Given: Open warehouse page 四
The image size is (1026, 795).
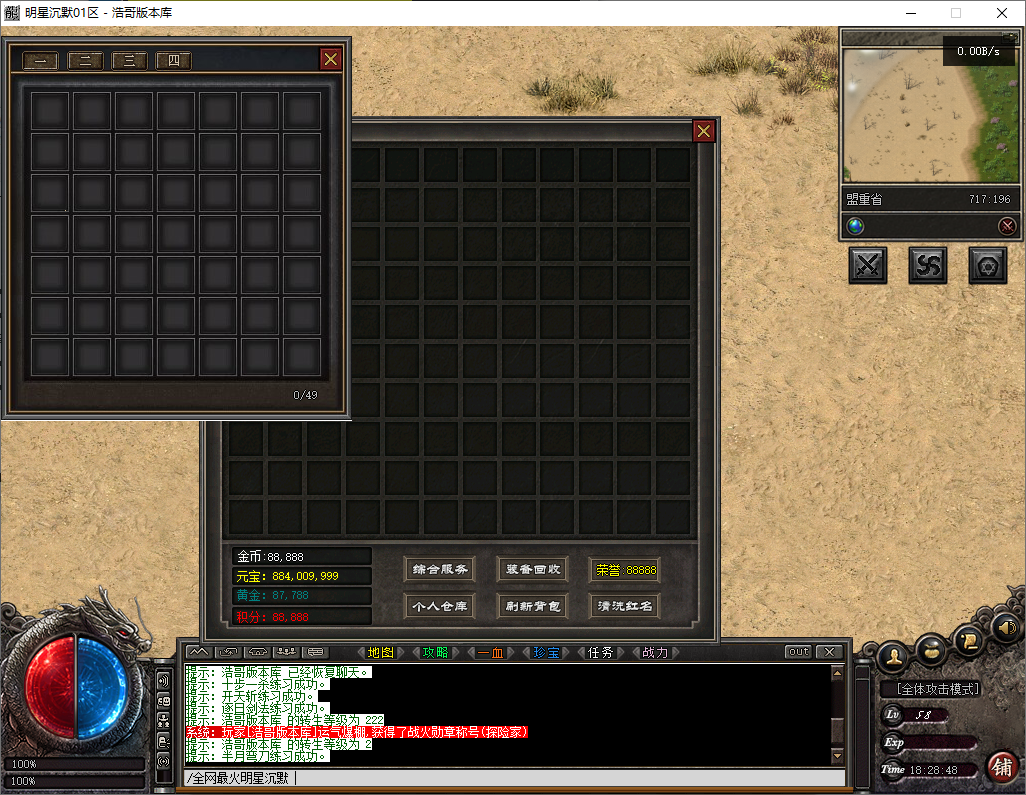Looking at the screenshot, I should click(x=173, y=61).
